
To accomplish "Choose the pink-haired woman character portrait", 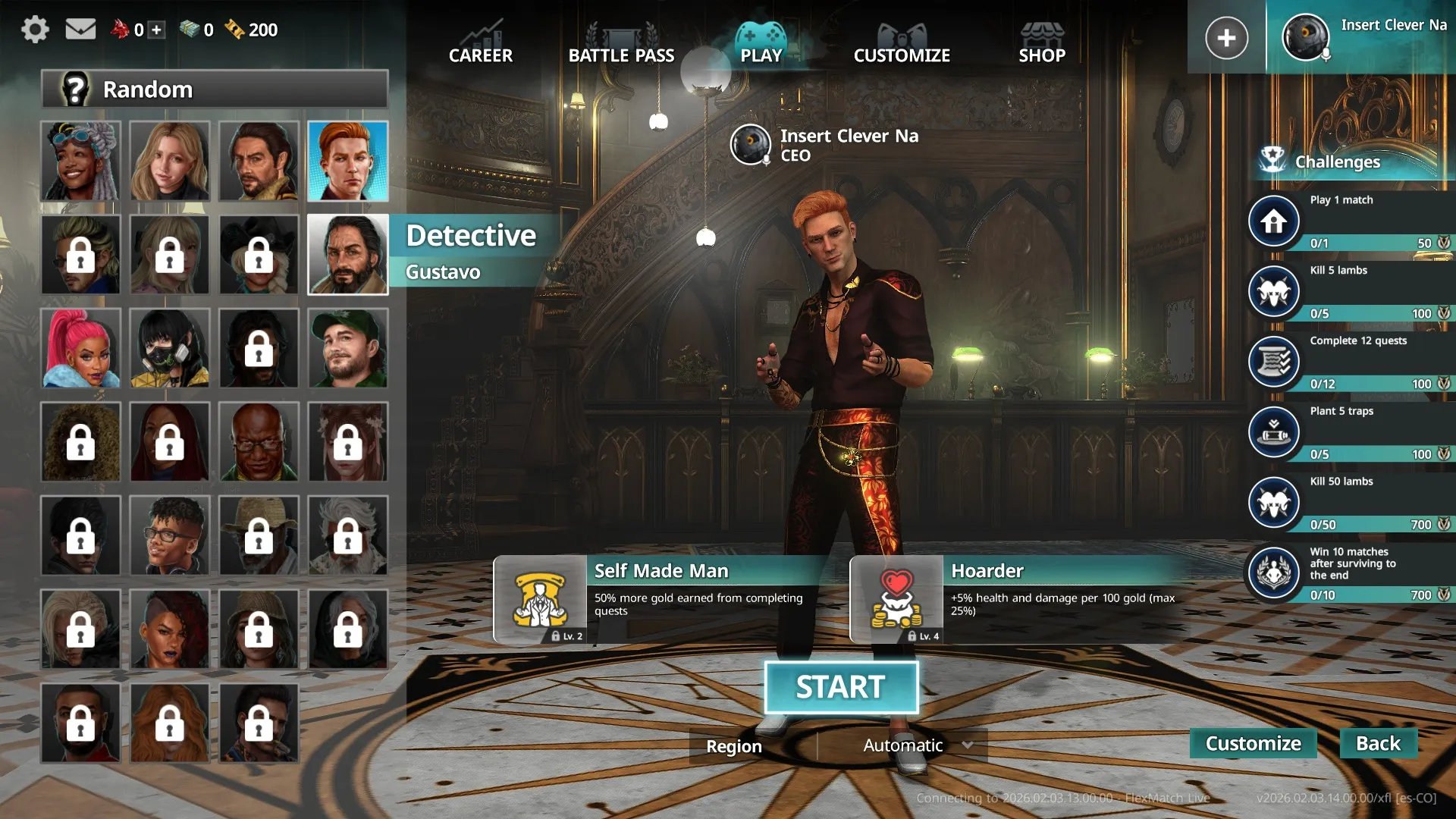I will click(x=80, y=349).
